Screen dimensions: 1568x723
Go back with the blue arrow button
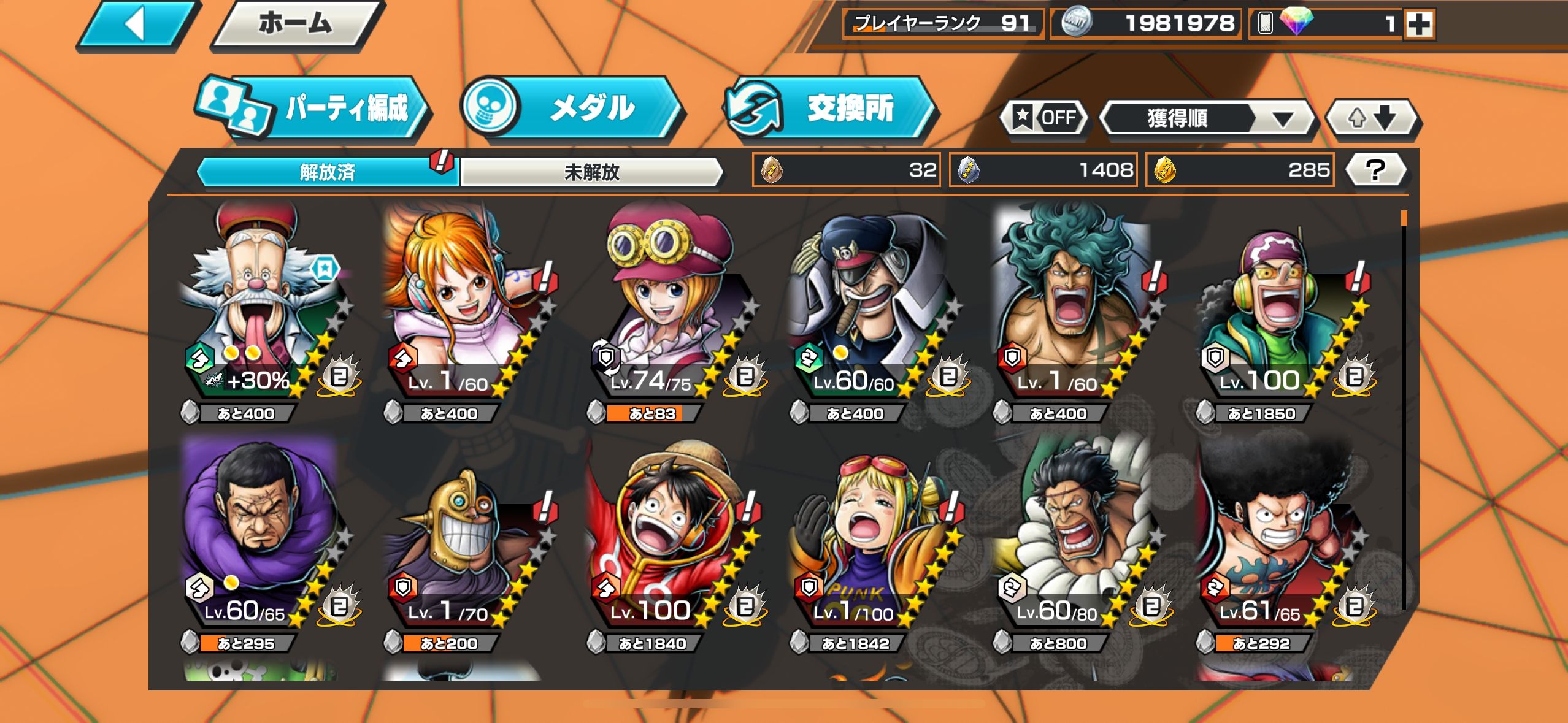pyautogui.click(x=137, y=25)
